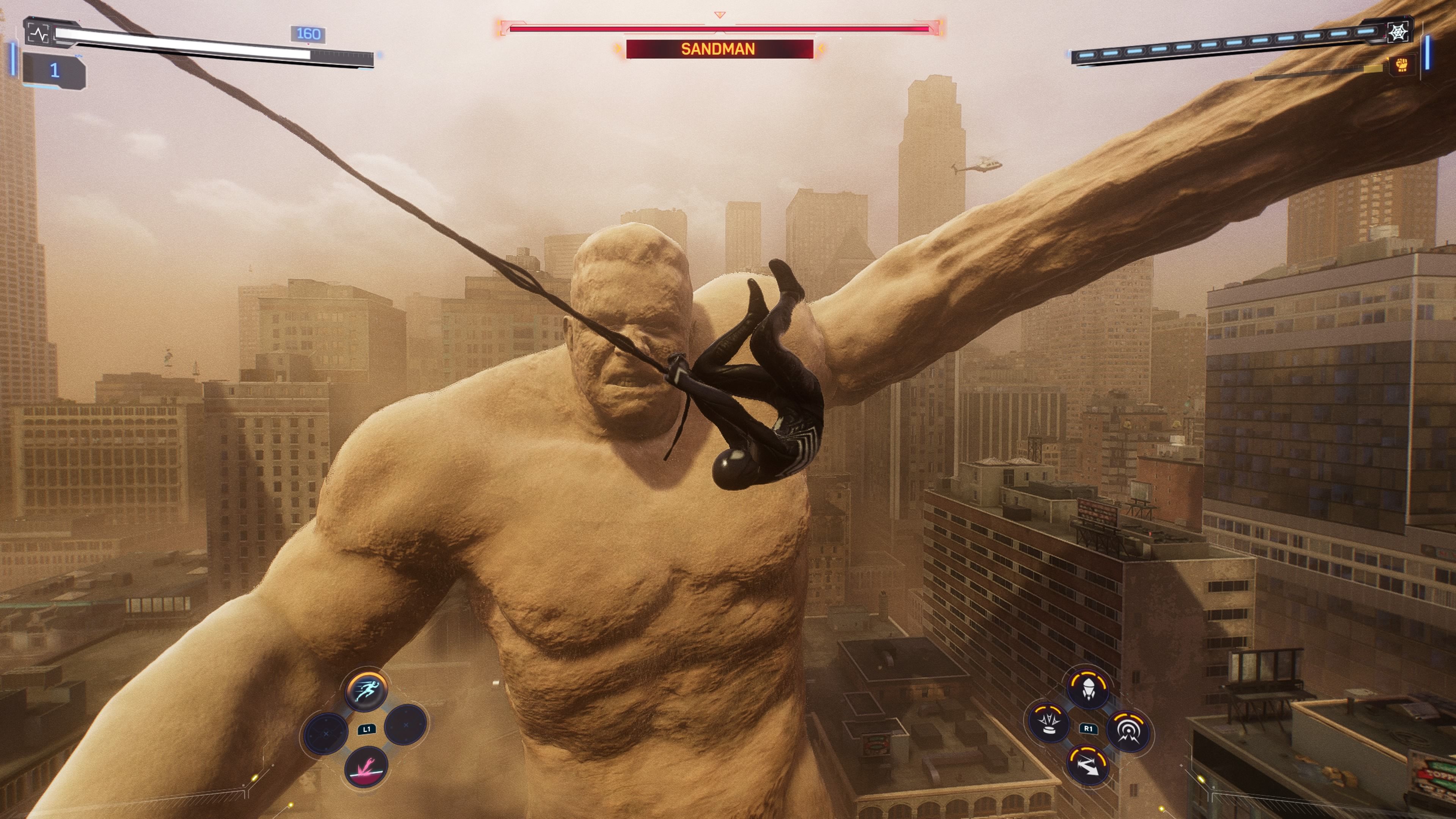Click the heartbeat pulse health icon
The image size is (1456, 819).
pos(38,35)
